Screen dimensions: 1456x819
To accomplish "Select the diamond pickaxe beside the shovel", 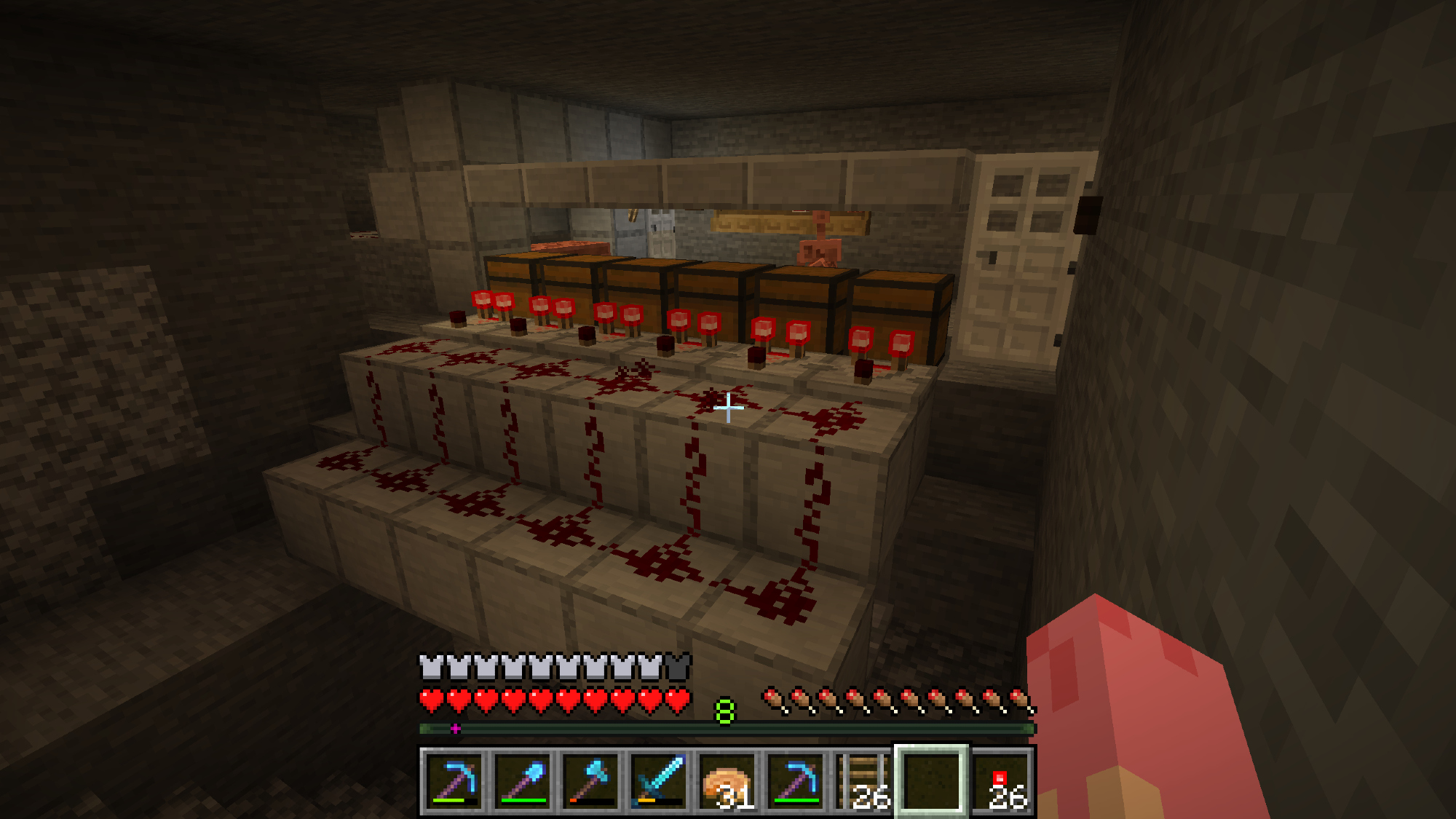I will tap(454, 781).
